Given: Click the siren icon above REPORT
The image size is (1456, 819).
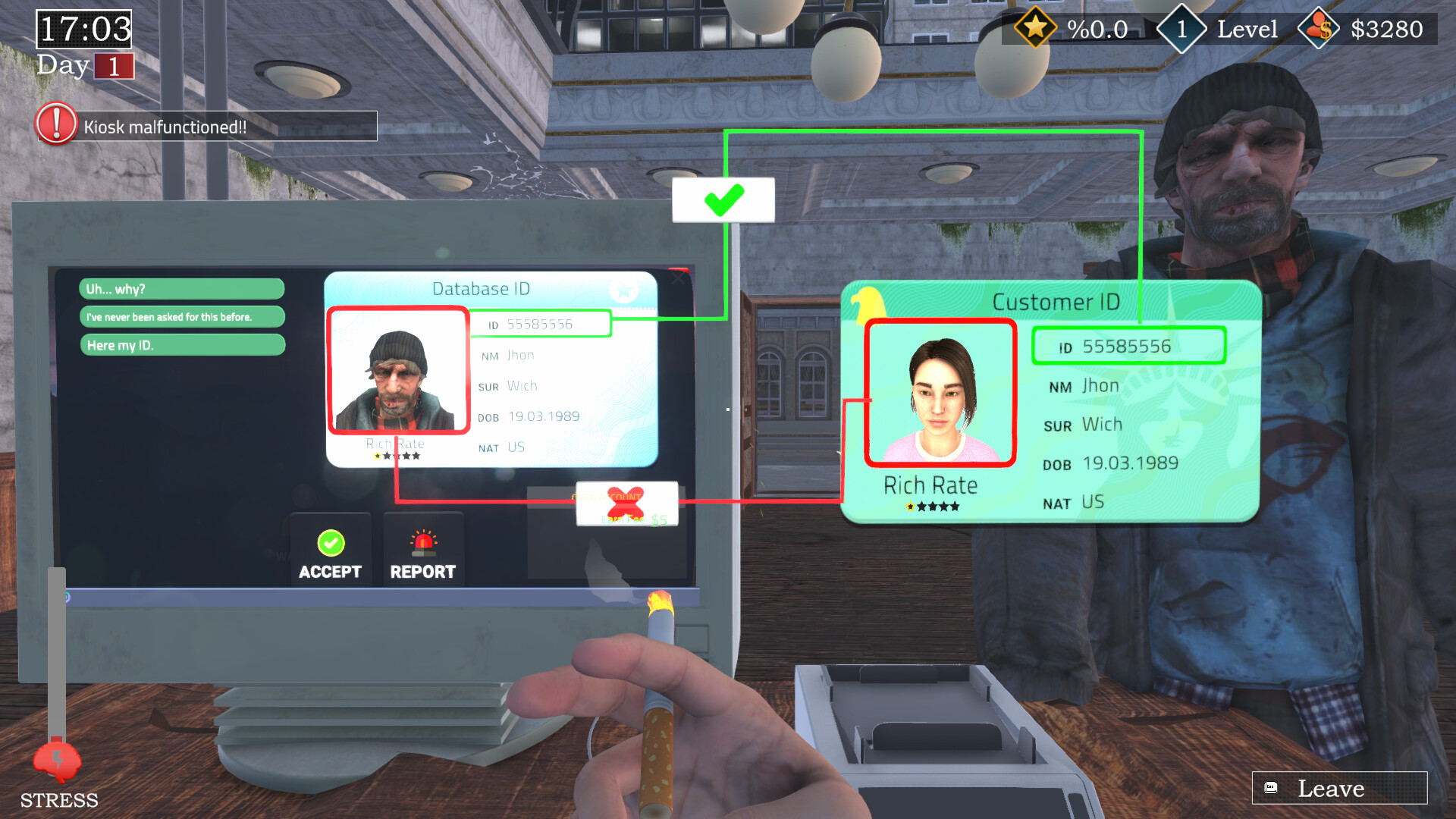Looking at the screenshot, I should (x=423, y=541).
